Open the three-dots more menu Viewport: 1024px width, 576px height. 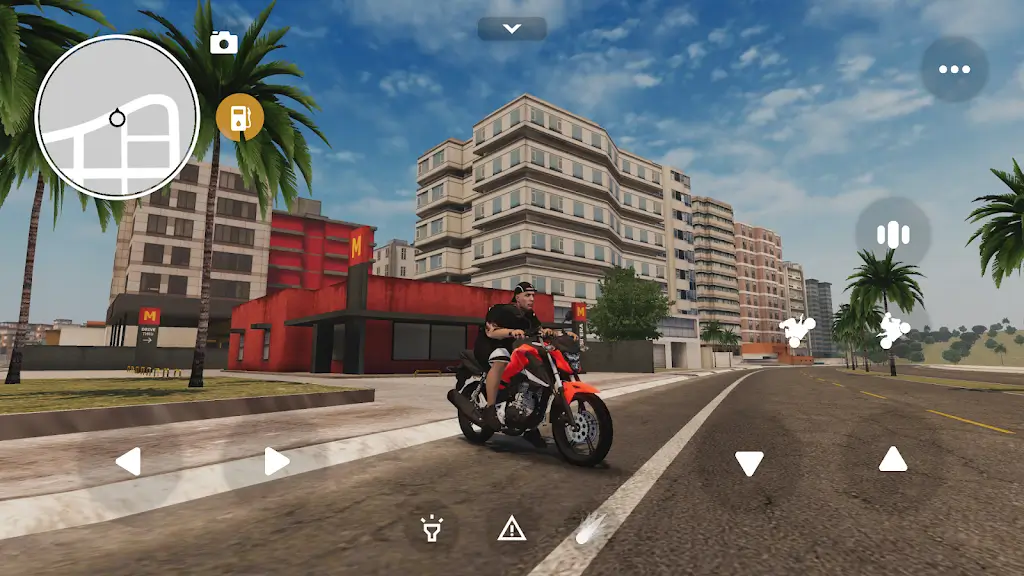tap(954, 69)
